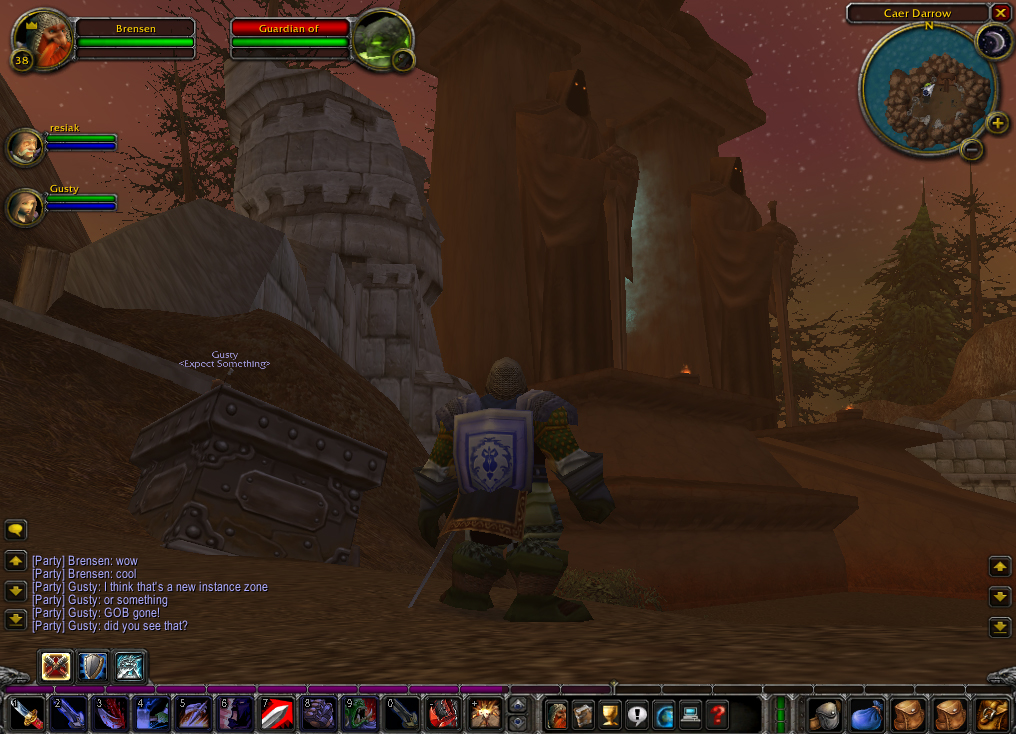Switch to Defensive Stance shield icon
Viewport: 1016px width, 734px height.
93,666
